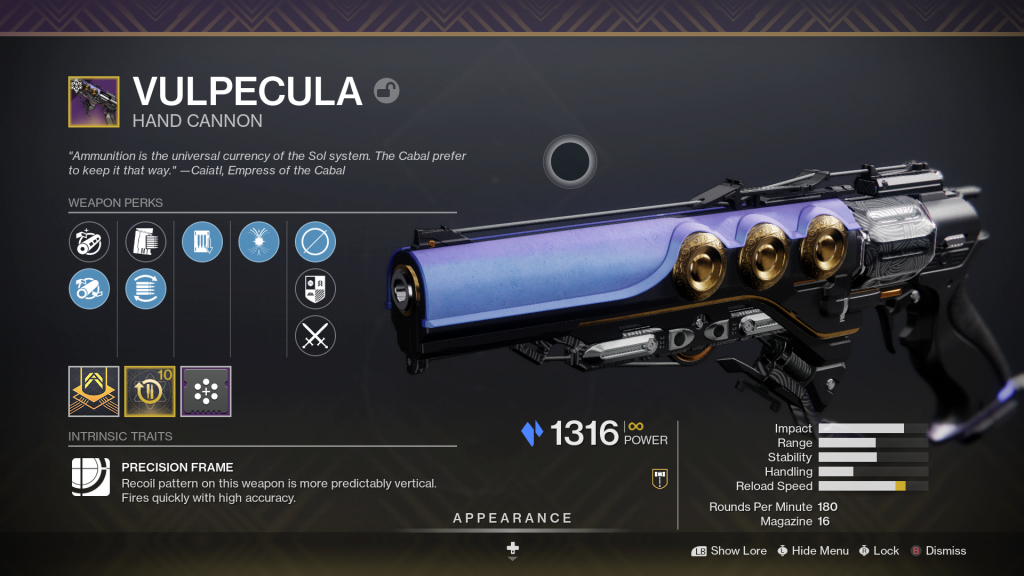Viewport: 1024px width, 576px height.
Task: Inspect the third-column trait perk icon
Action: 202,242
